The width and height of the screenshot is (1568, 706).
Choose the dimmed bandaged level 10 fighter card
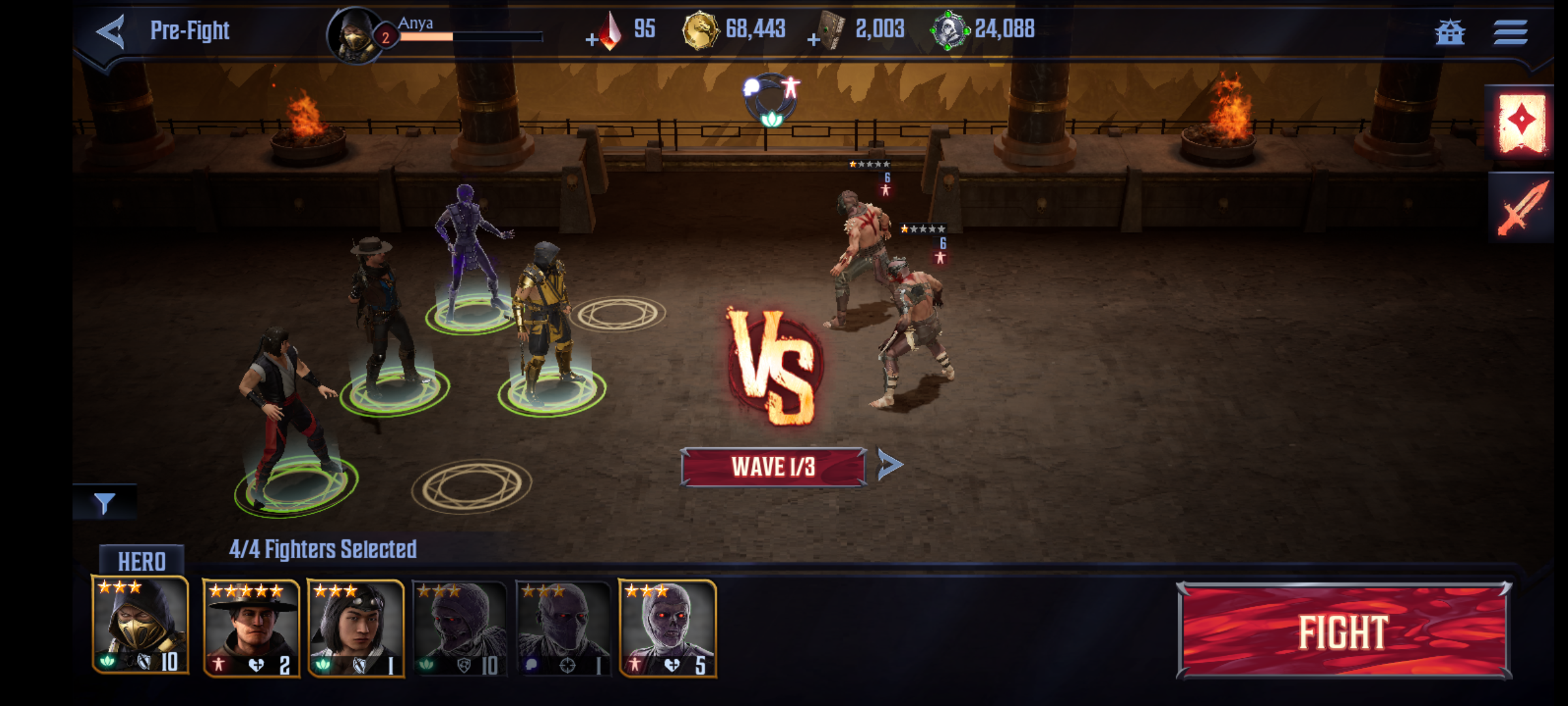[x=460, y=628]
